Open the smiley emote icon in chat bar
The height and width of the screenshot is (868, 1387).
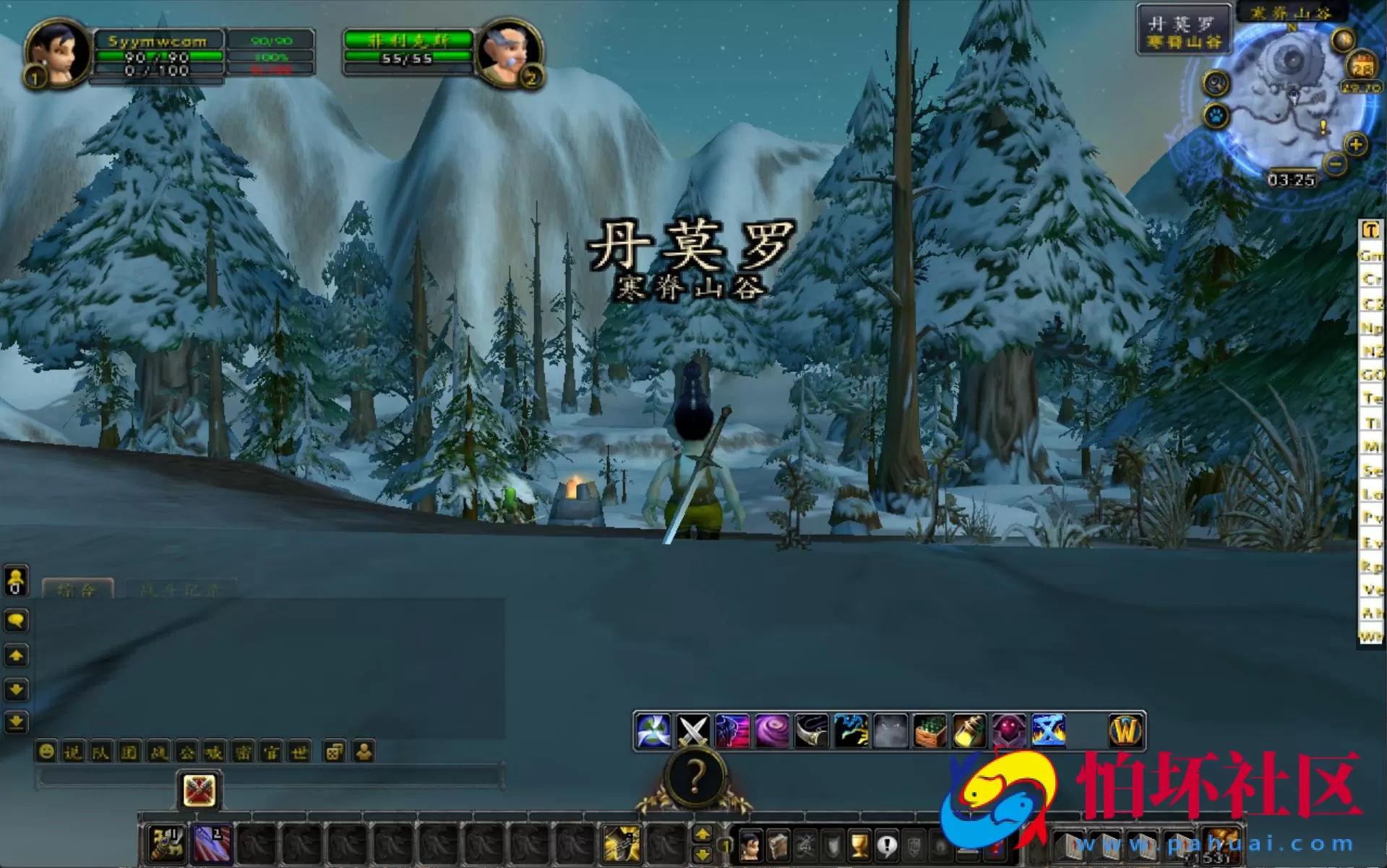46,752
